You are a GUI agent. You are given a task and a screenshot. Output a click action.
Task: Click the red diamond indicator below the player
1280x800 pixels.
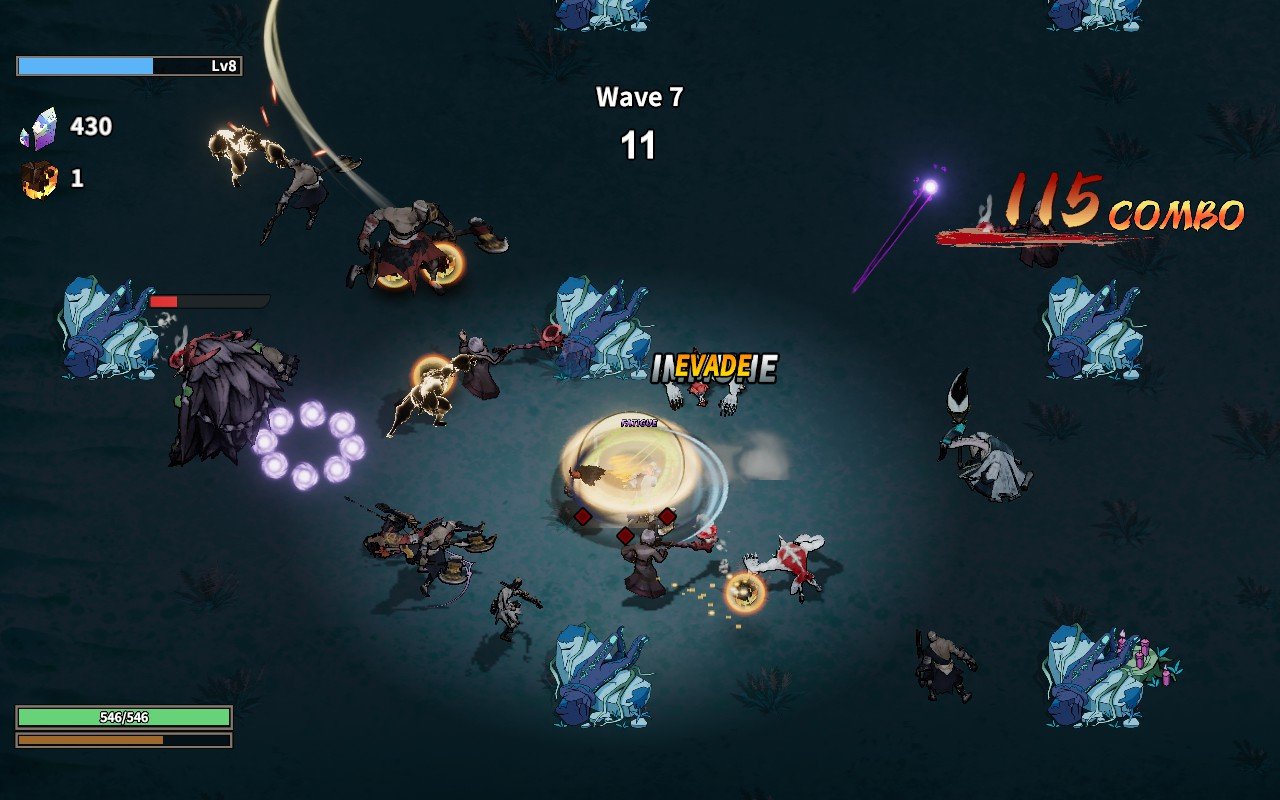point(624,536)
